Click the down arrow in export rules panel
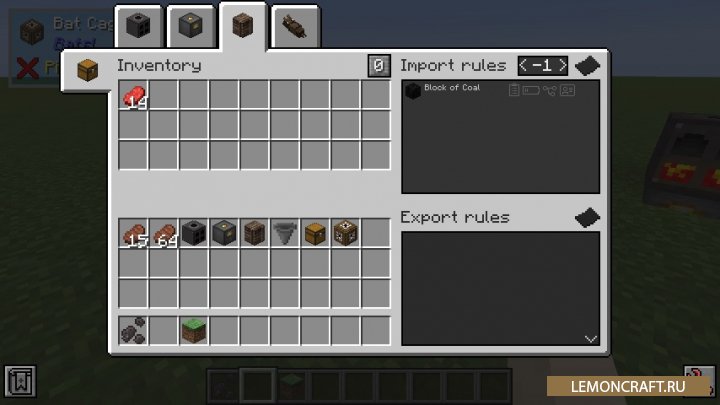 pos(590,340)
